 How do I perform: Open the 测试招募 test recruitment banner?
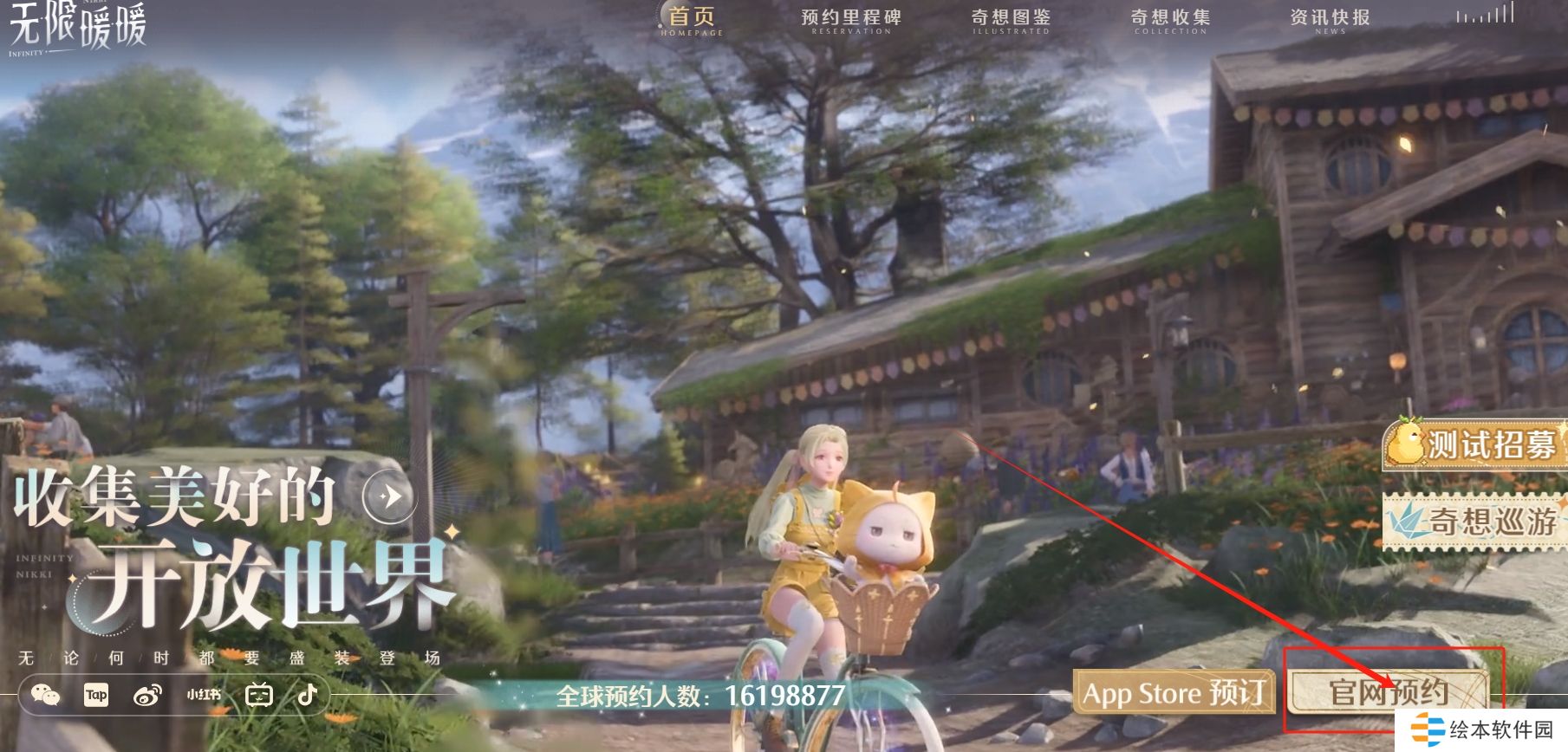tap(1474, 444)
